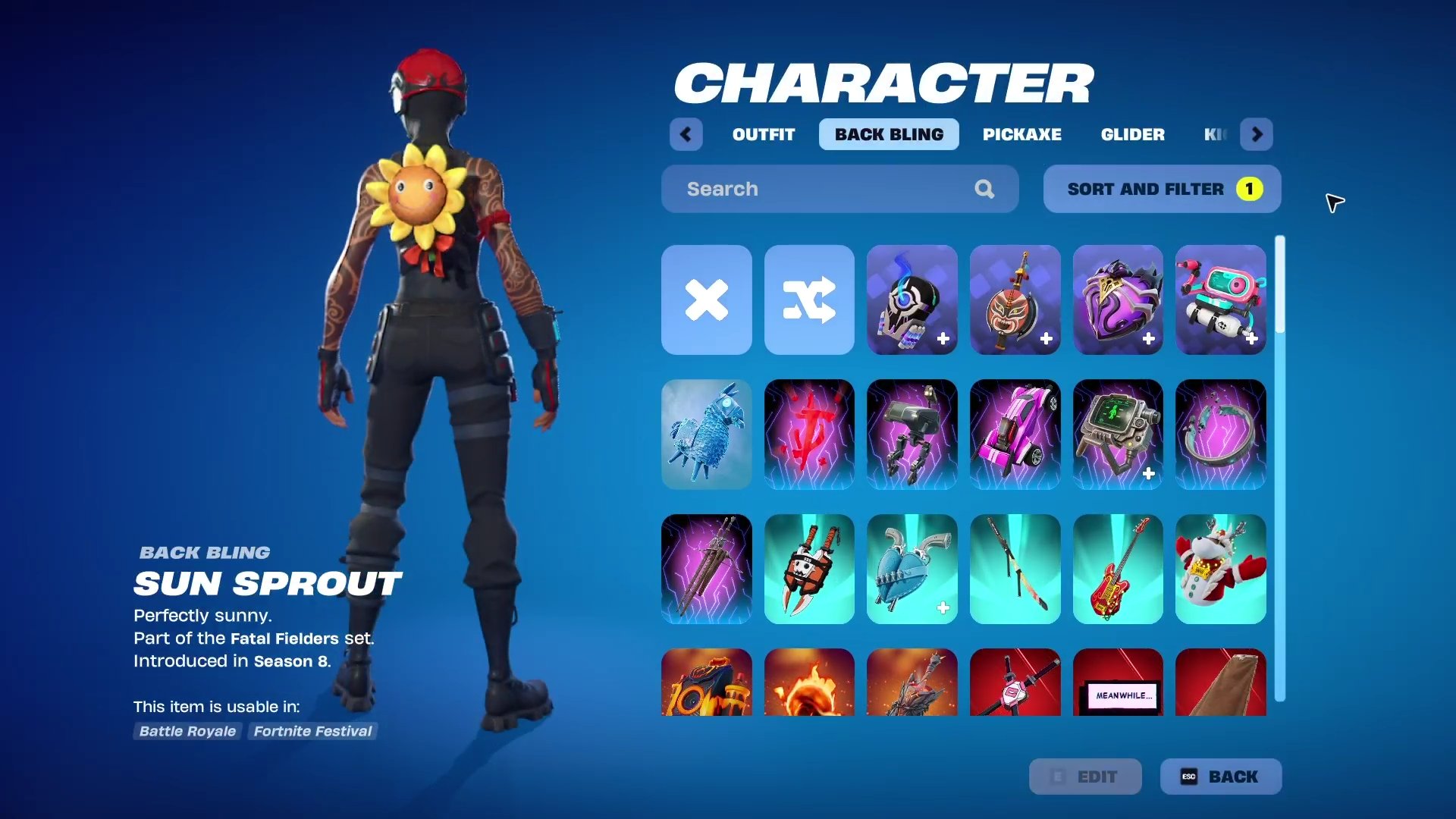This screenshot has height=819, width=1456.
Task: Open the Sort and Filter options
Action: click(x=1162, y=189)
